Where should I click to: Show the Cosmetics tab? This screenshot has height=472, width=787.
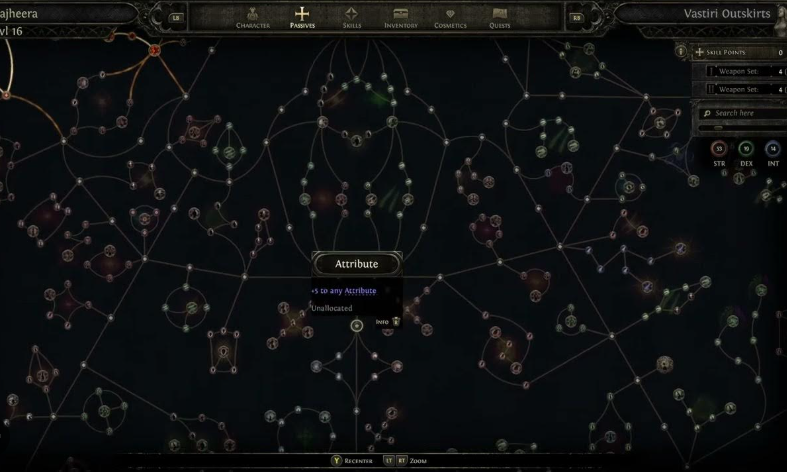pyautogui.click(x=450, y=17)
